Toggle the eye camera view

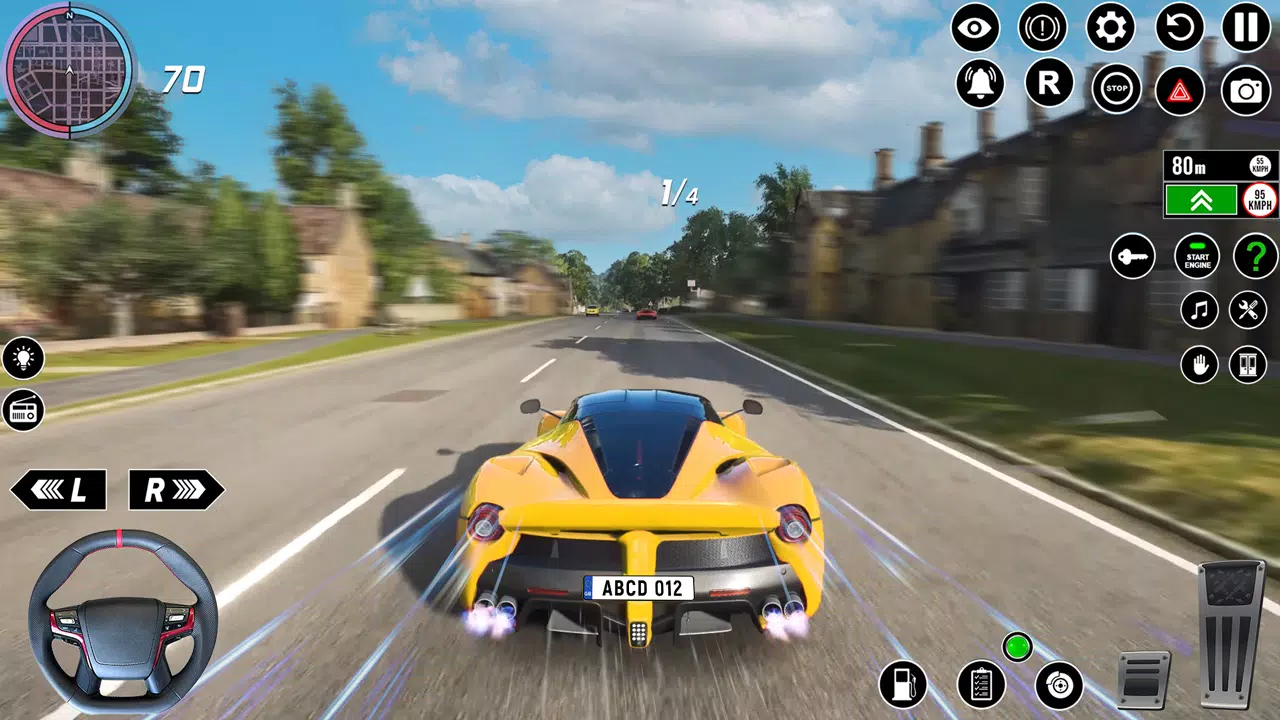[x=974, y=29]
